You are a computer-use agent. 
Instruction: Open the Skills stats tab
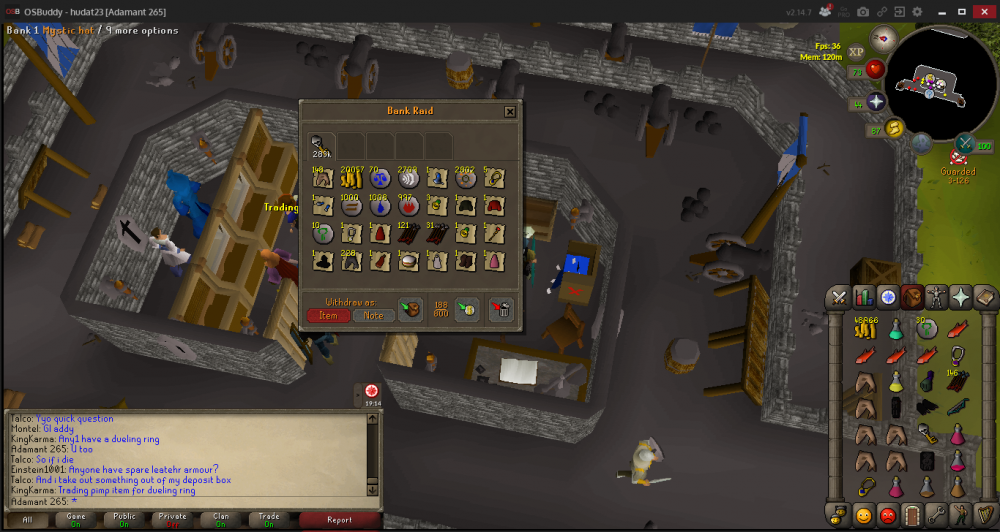863,297
